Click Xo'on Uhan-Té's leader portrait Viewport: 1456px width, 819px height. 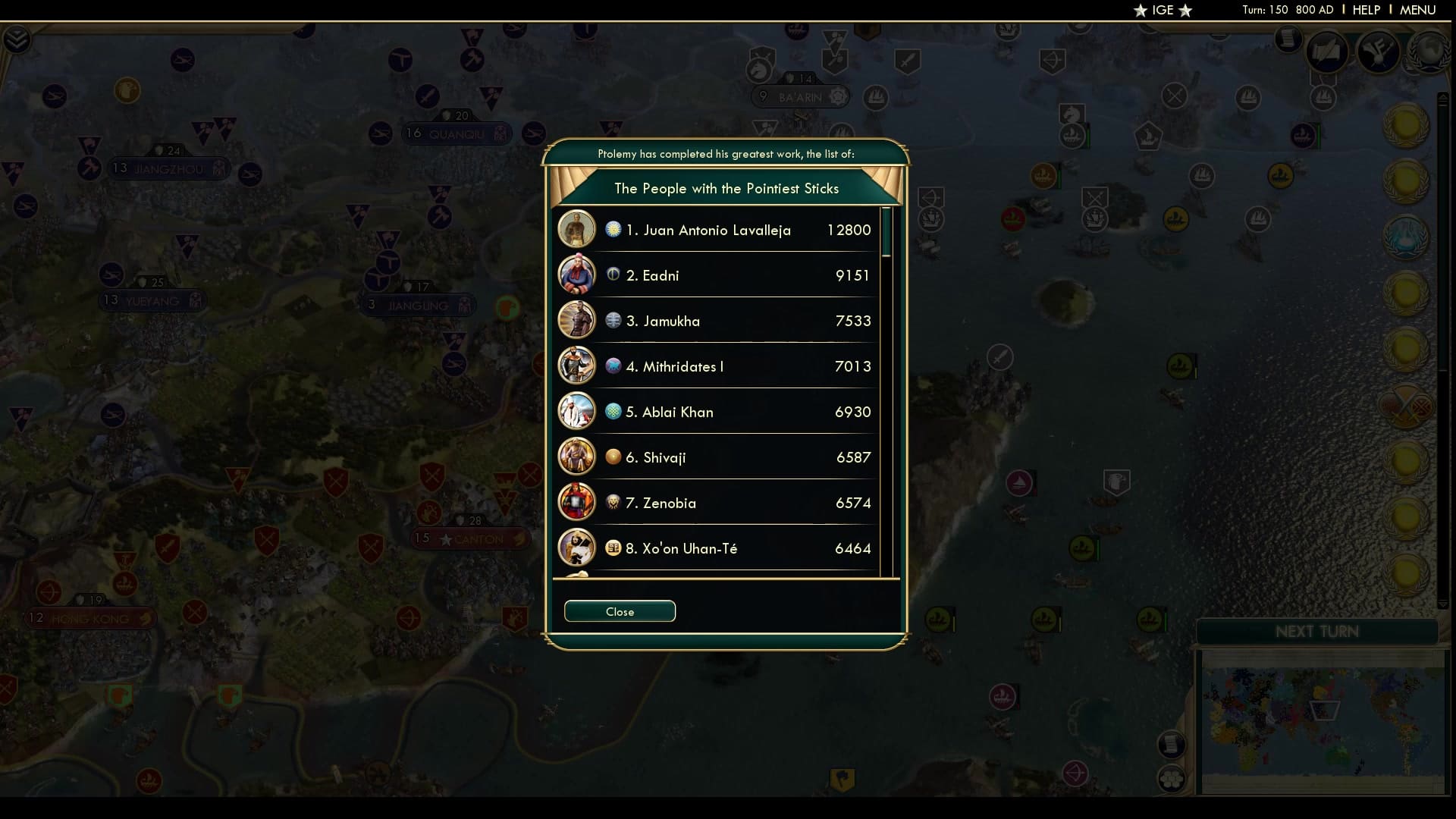point(577,548)
